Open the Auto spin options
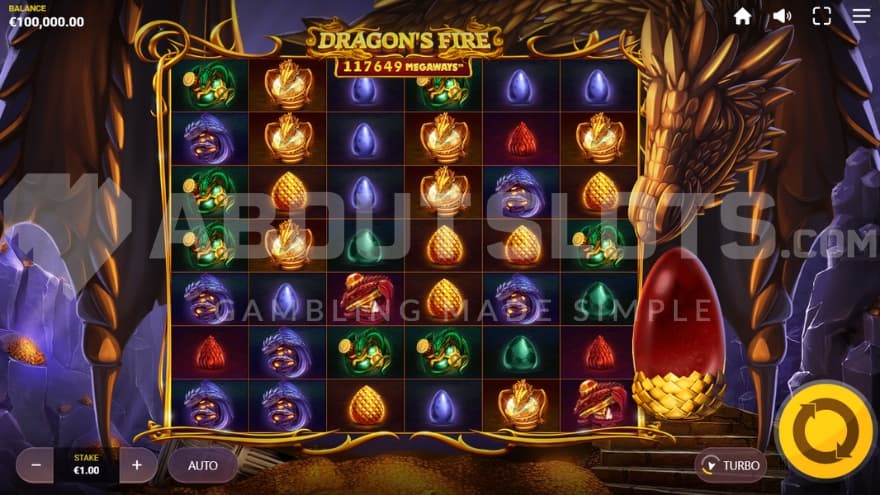Viewport: 880px width, 495px height. 203,465
